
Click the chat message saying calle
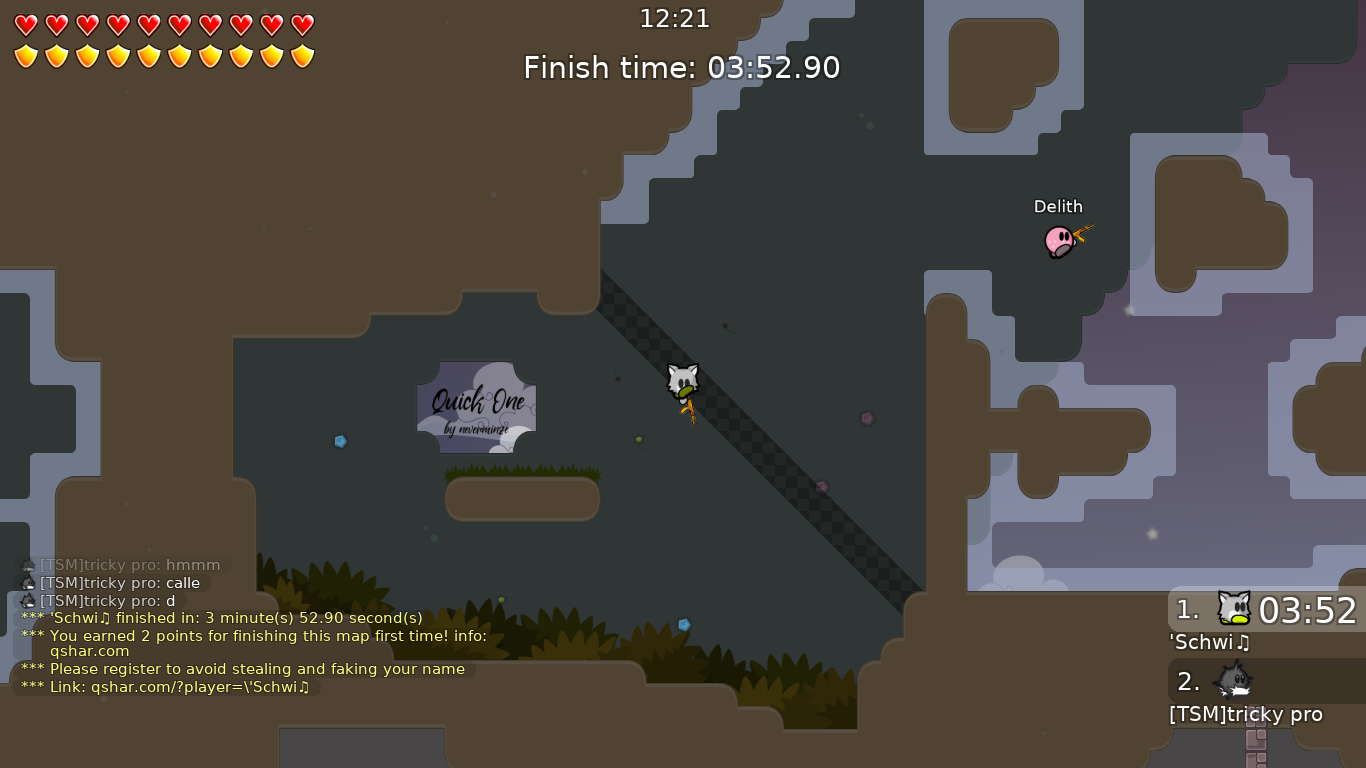(120, 583)
